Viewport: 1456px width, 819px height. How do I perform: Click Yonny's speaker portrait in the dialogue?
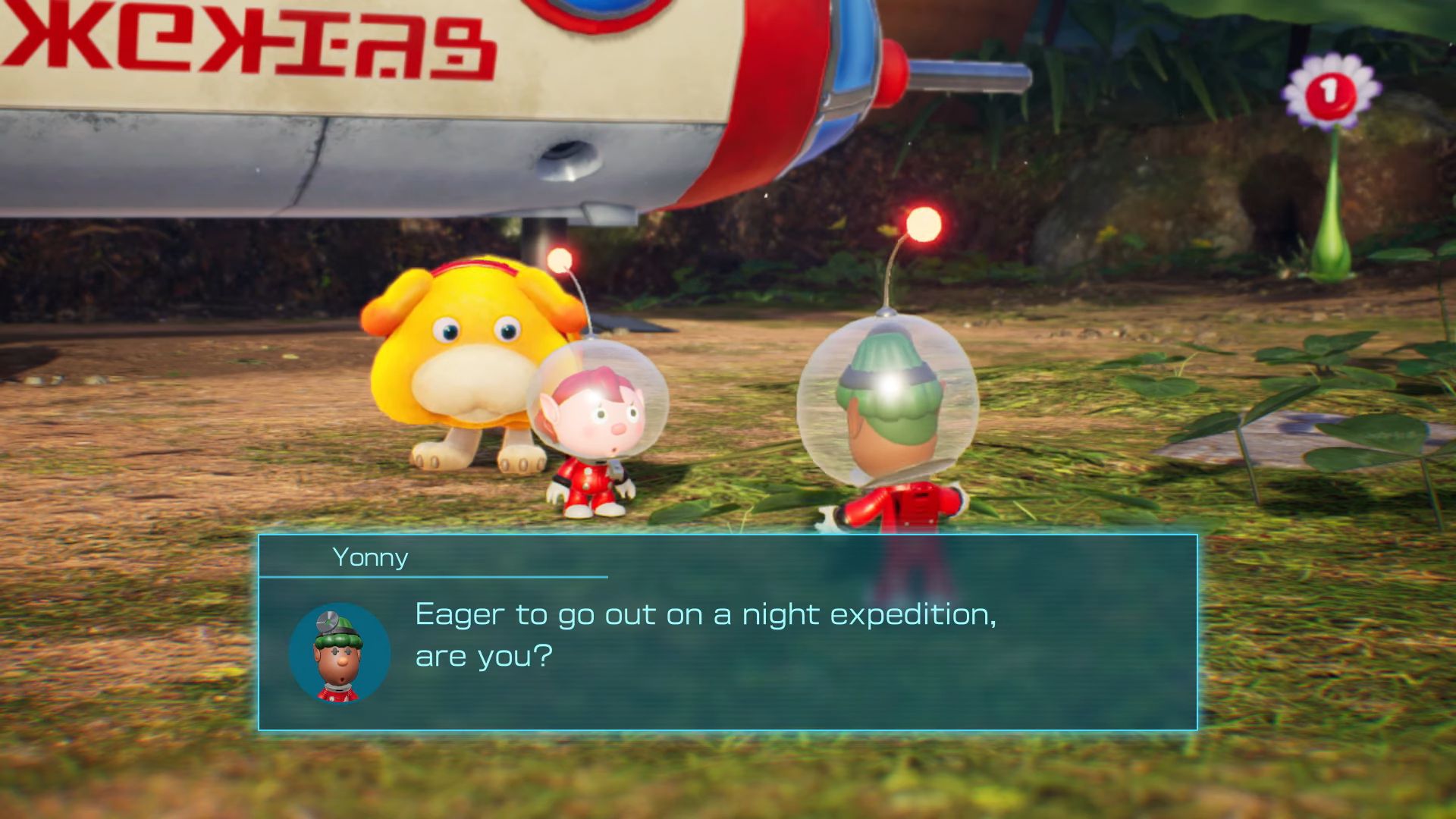click(339, 654)
